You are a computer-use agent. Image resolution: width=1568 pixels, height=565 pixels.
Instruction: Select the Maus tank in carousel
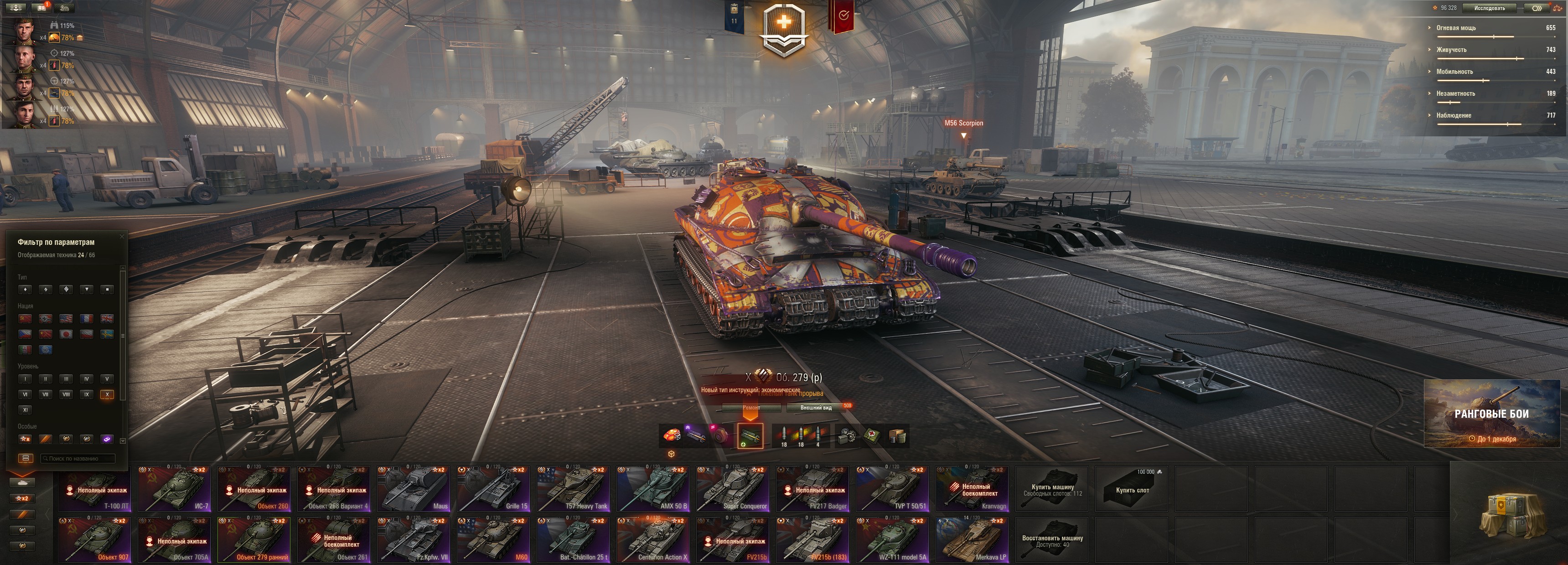pyautogui.click(x=413, y=488)
